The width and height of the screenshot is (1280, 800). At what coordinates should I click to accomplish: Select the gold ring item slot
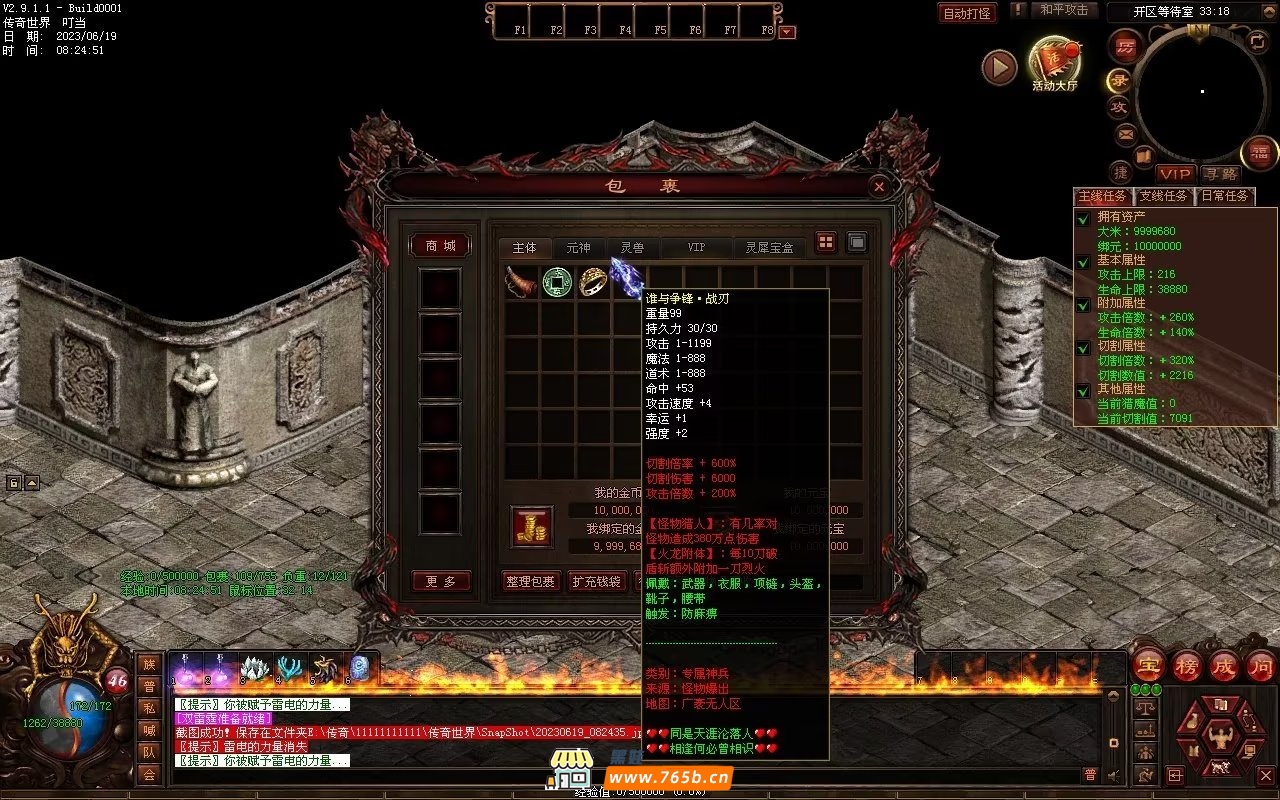click(x=593, y=282)
